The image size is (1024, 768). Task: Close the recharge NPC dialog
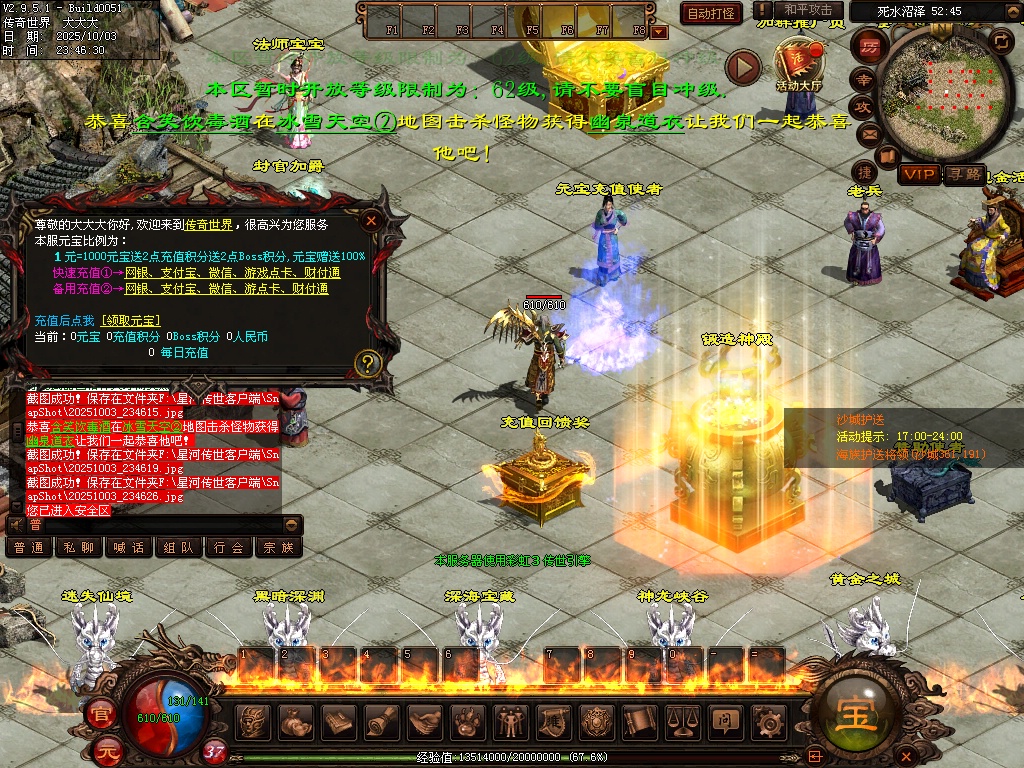click(x=371, y=220)
